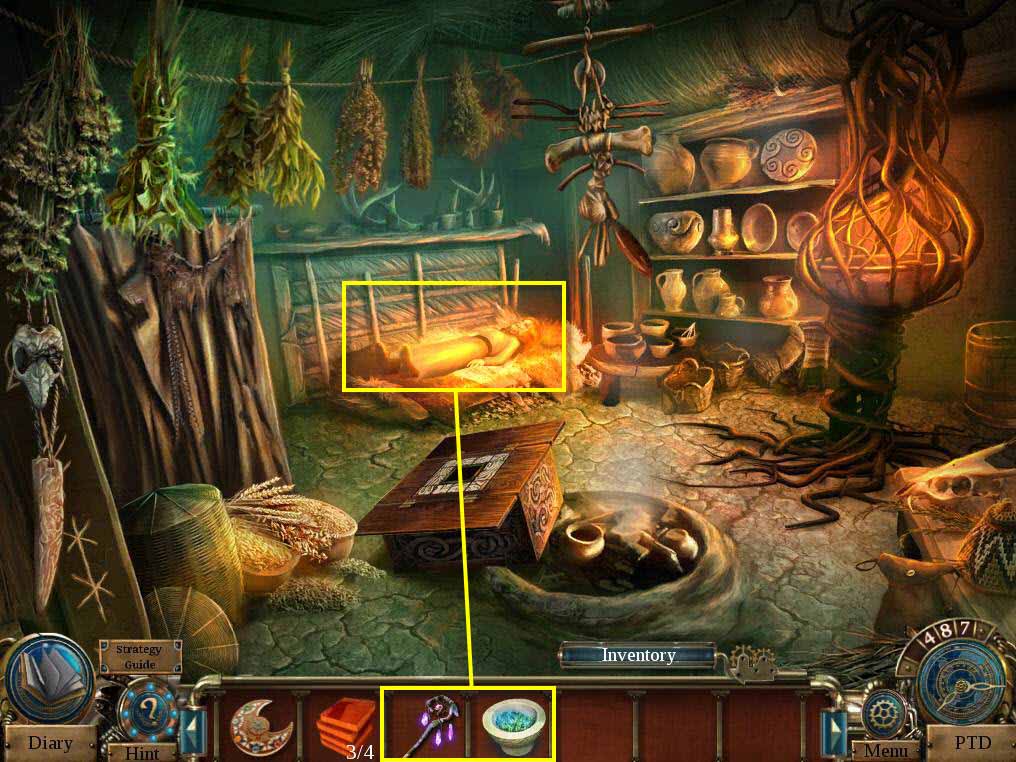Select the crescent moon amulet in inventory
This screenshot has width=1016, height=762.
(x=255, y=722)
